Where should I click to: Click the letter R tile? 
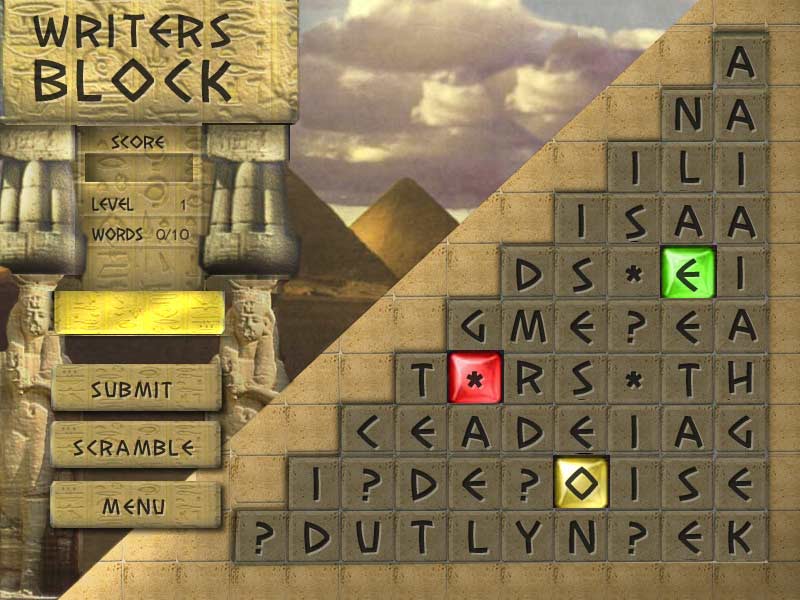pyautogui.click(x=527, y=378)
